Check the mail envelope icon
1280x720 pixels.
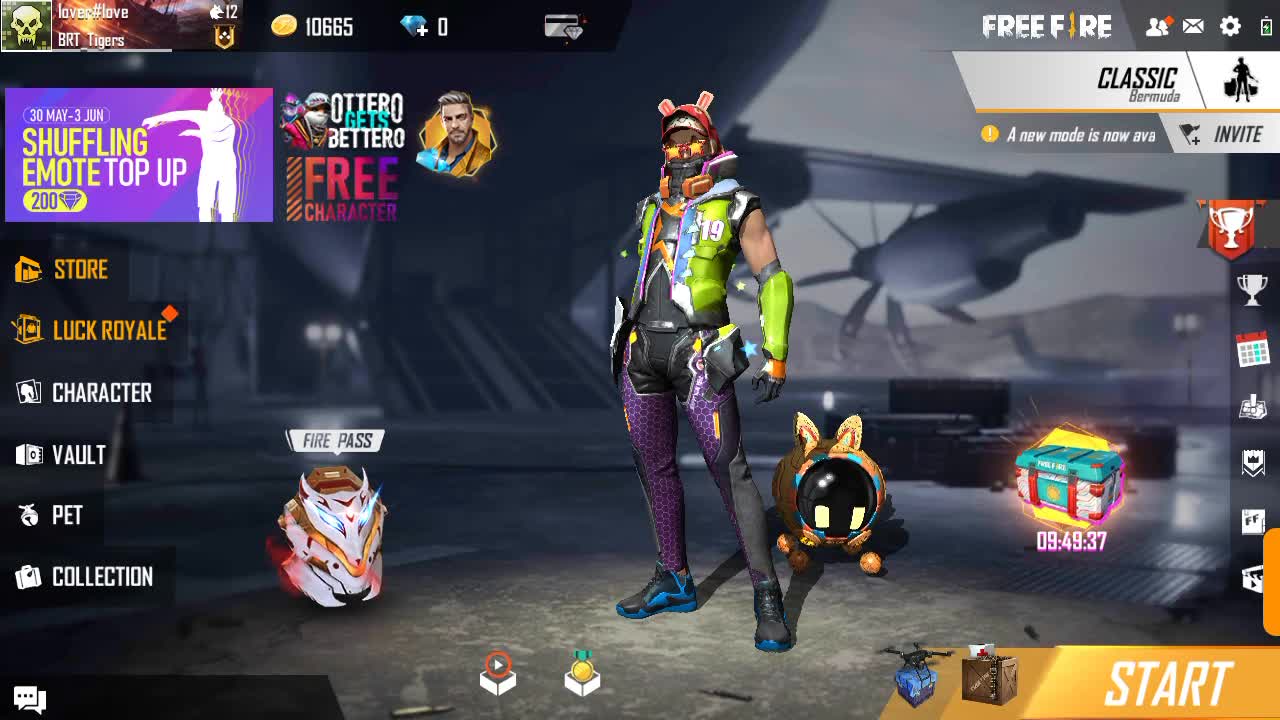pos(1193,27)
